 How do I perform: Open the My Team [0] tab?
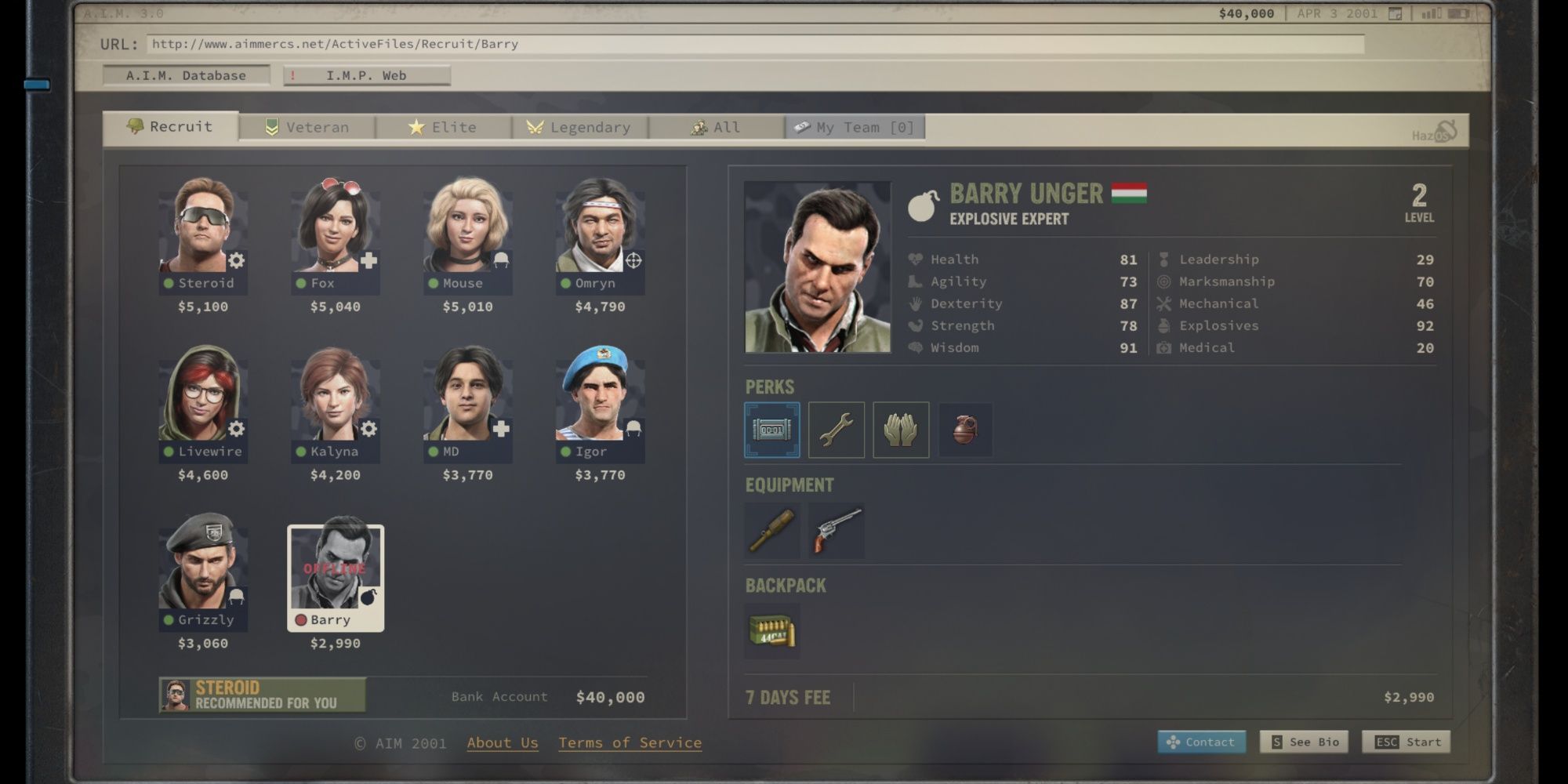tap(854, 126)
